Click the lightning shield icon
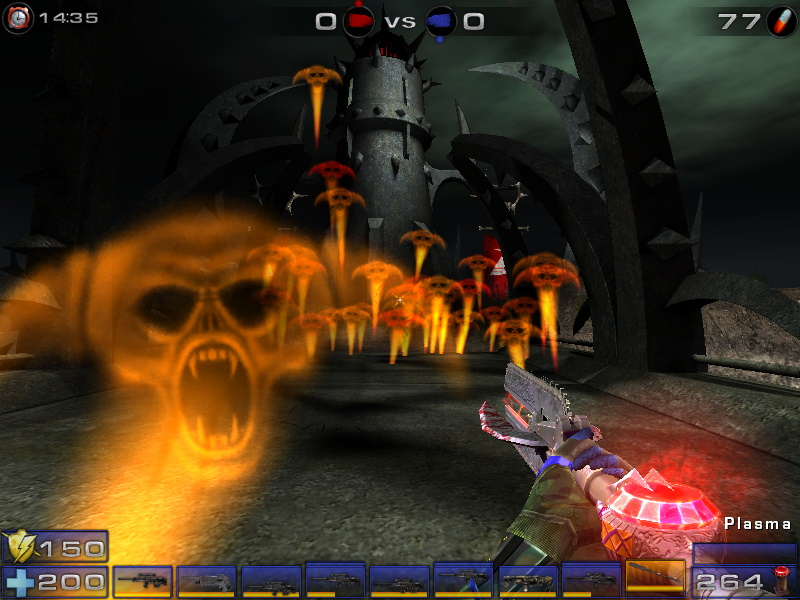Image resolution: width=800 pixels, height=600 pixels. pyautogui.click(x=19, y=547)
